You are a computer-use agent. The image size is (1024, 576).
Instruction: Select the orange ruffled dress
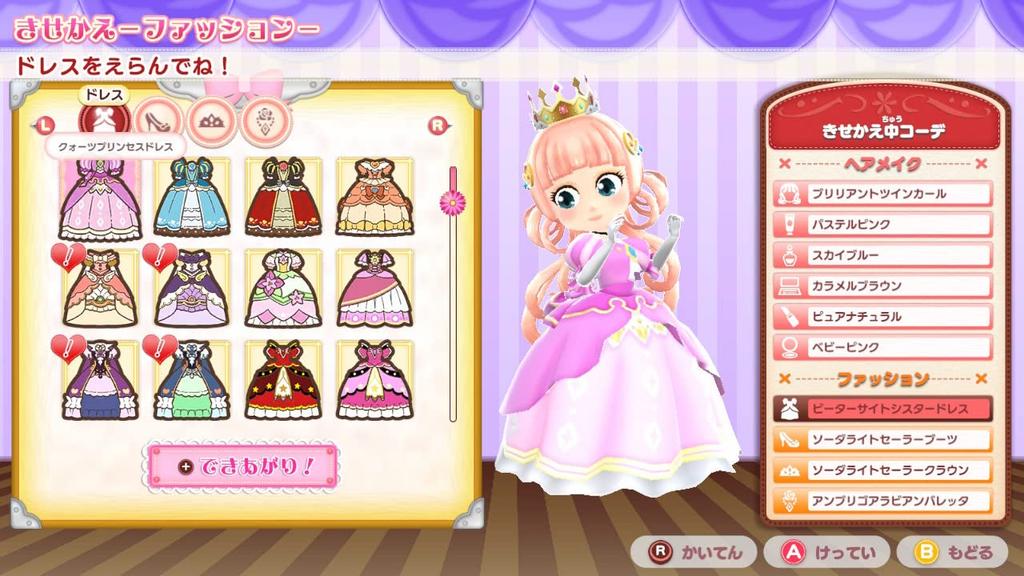(x=374, y=196)
